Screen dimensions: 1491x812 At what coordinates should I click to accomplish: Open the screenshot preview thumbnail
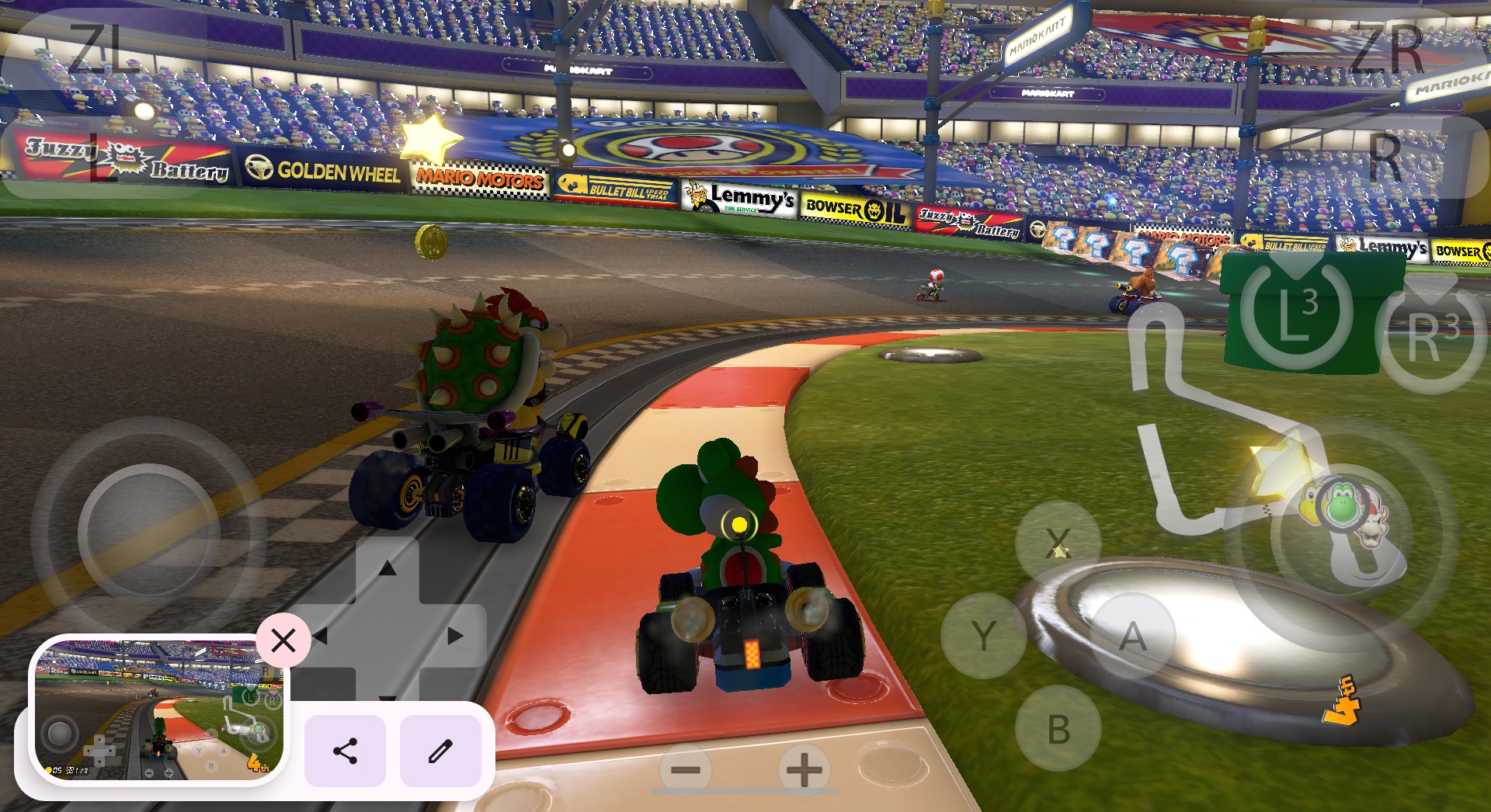(x=159, y=709)
